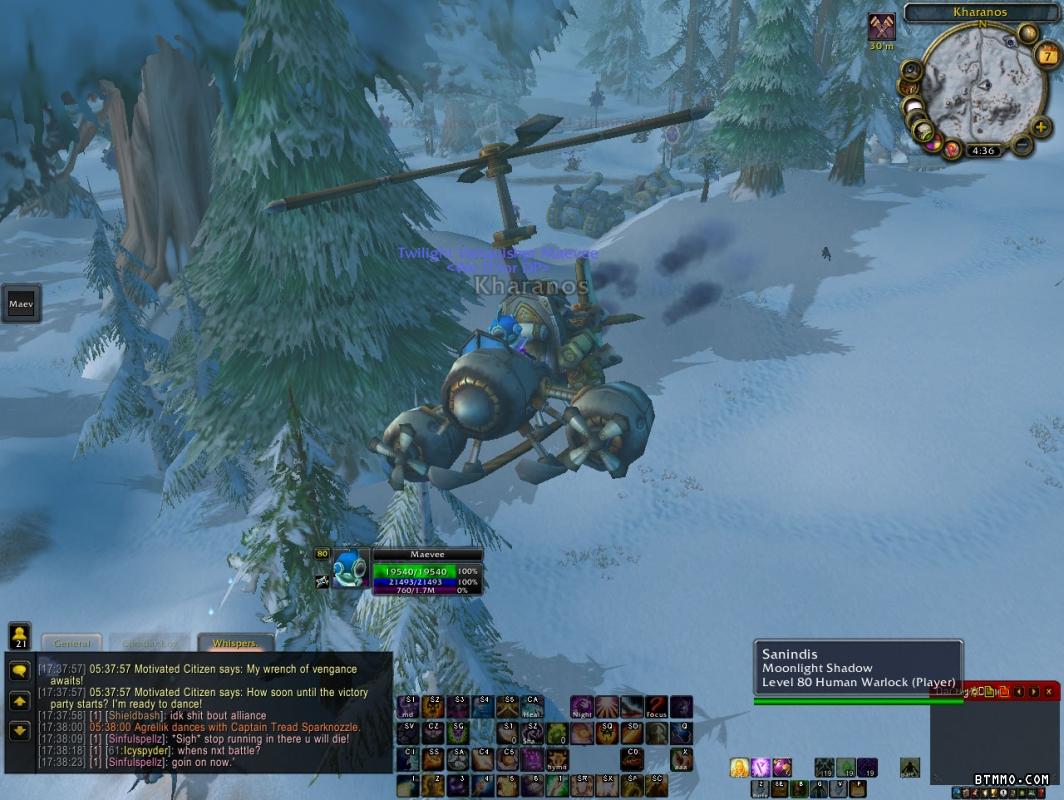1064x800 pixels.
Task: Click the Maevee player unit frame
Action: point(427,572)
